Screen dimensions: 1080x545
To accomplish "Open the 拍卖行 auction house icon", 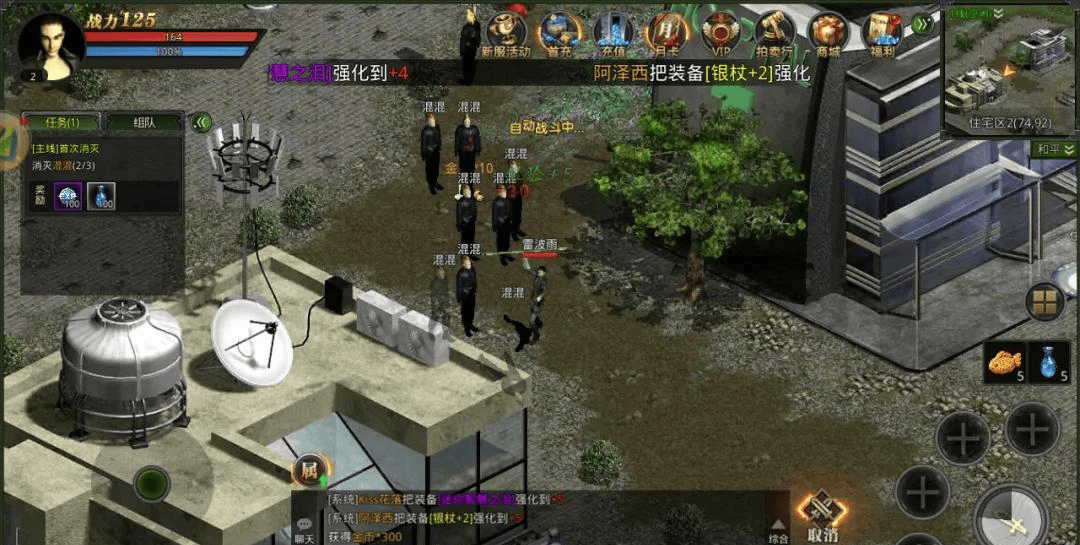I will pos(774,32).
